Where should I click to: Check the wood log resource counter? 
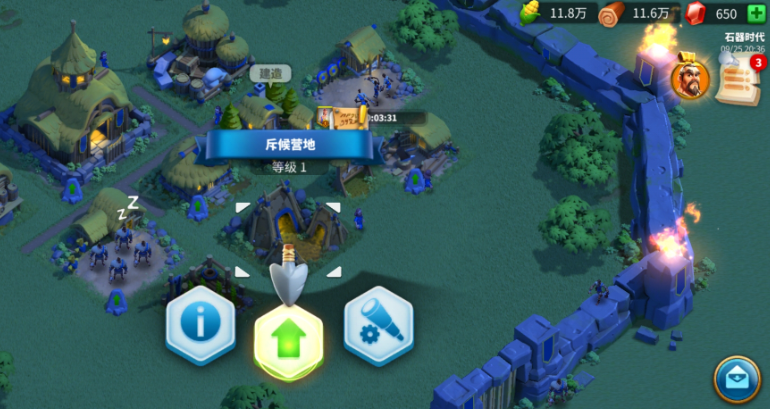636,14
